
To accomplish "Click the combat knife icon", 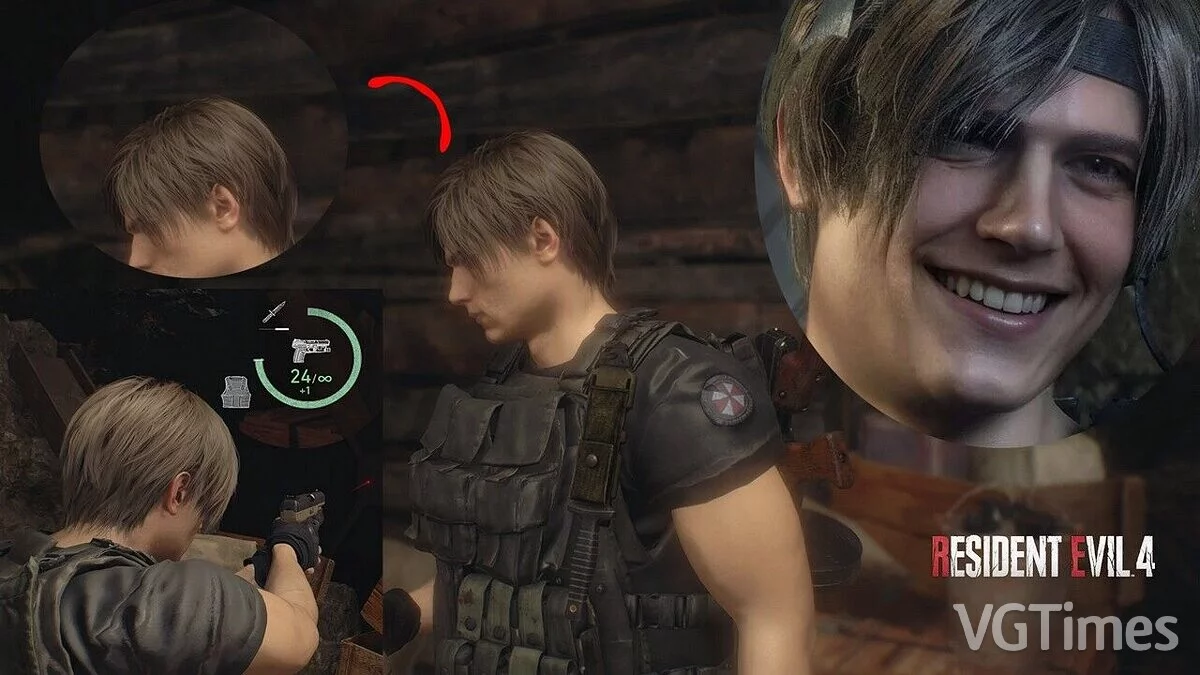I will tap(270, 314).
